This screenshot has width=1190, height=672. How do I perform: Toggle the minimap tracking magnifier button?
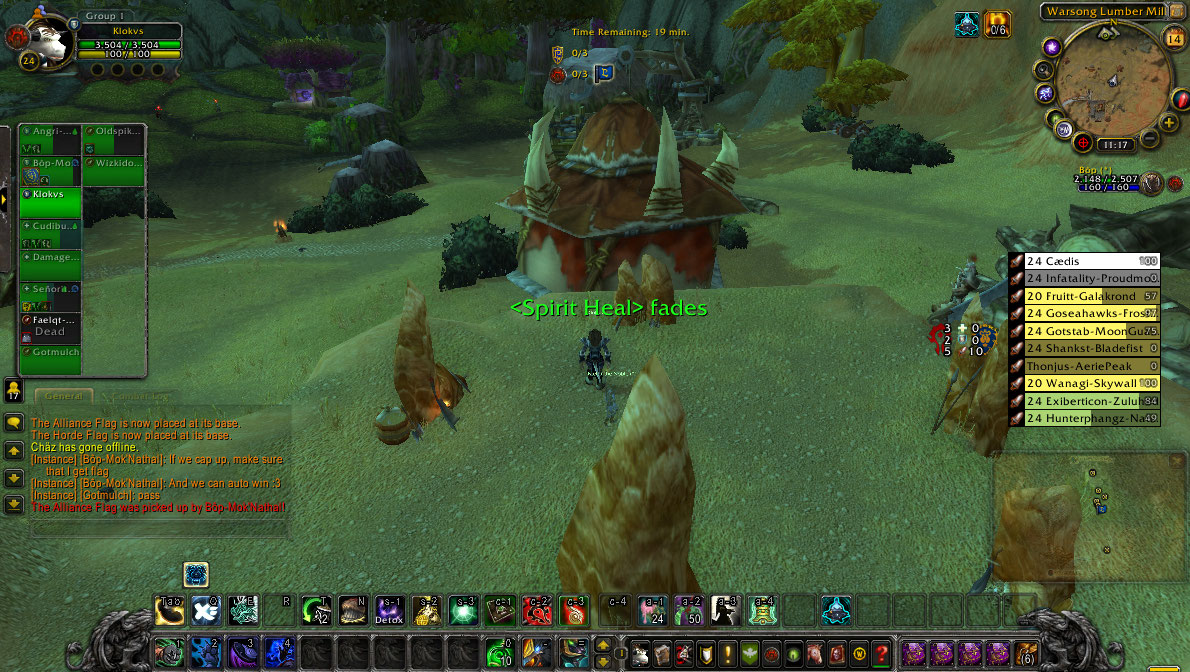click(x=1044, y=70)
